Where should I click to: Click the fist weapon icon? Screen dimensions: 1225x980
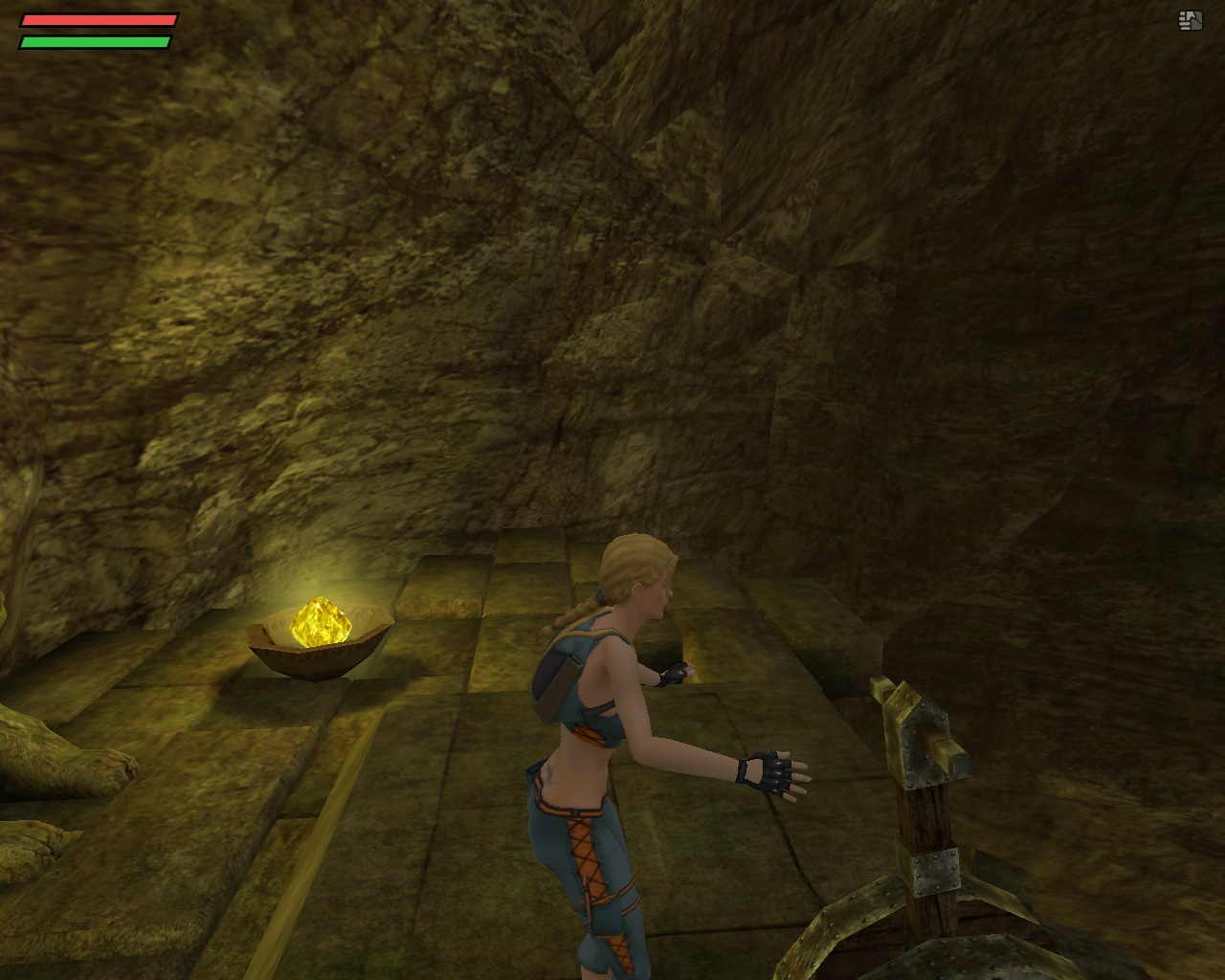[x=1191, y=20]
